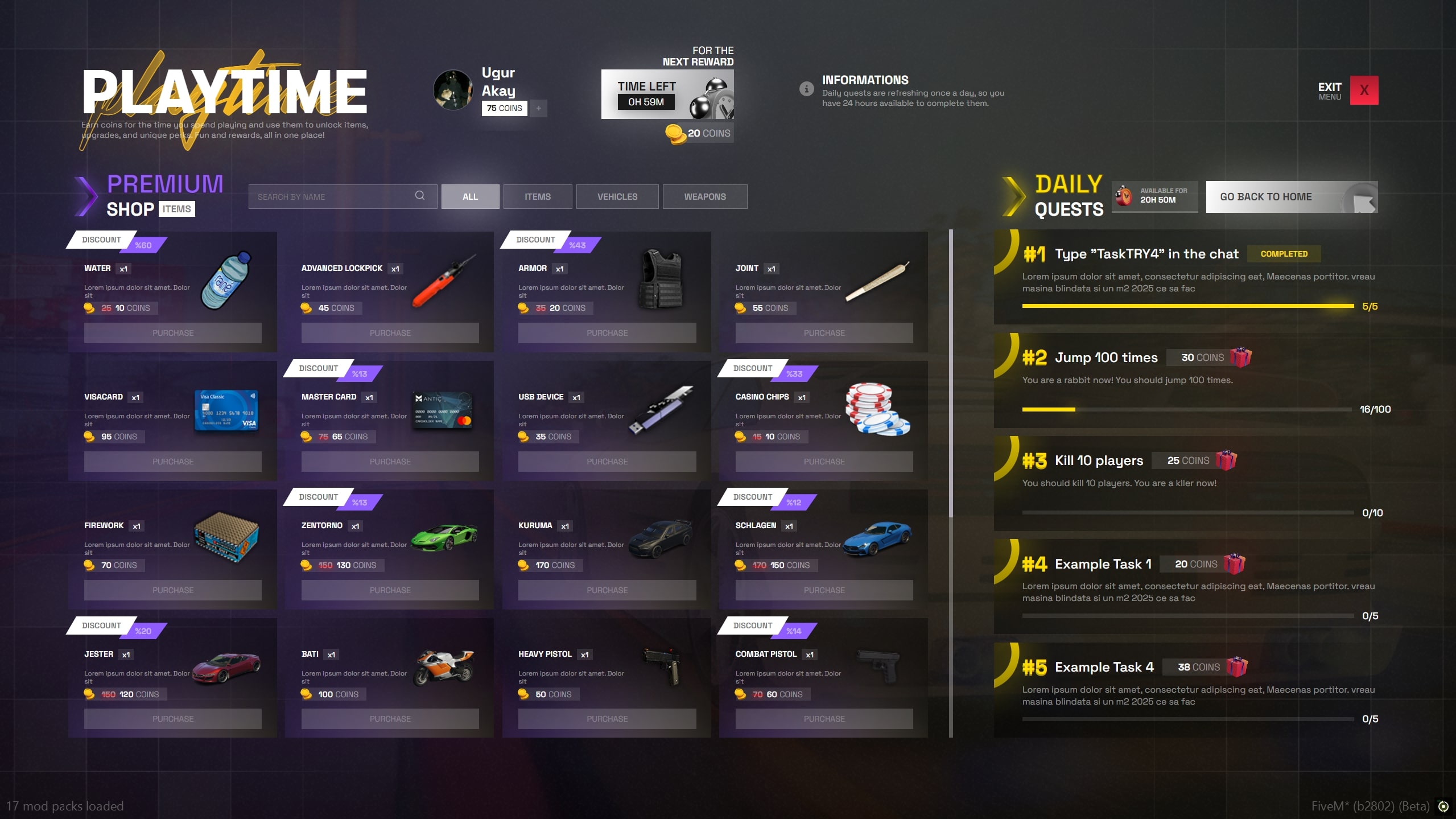The image size is (1456, 819).
Task: Switch to the VEHICLES category
Action: pos(617,196)
